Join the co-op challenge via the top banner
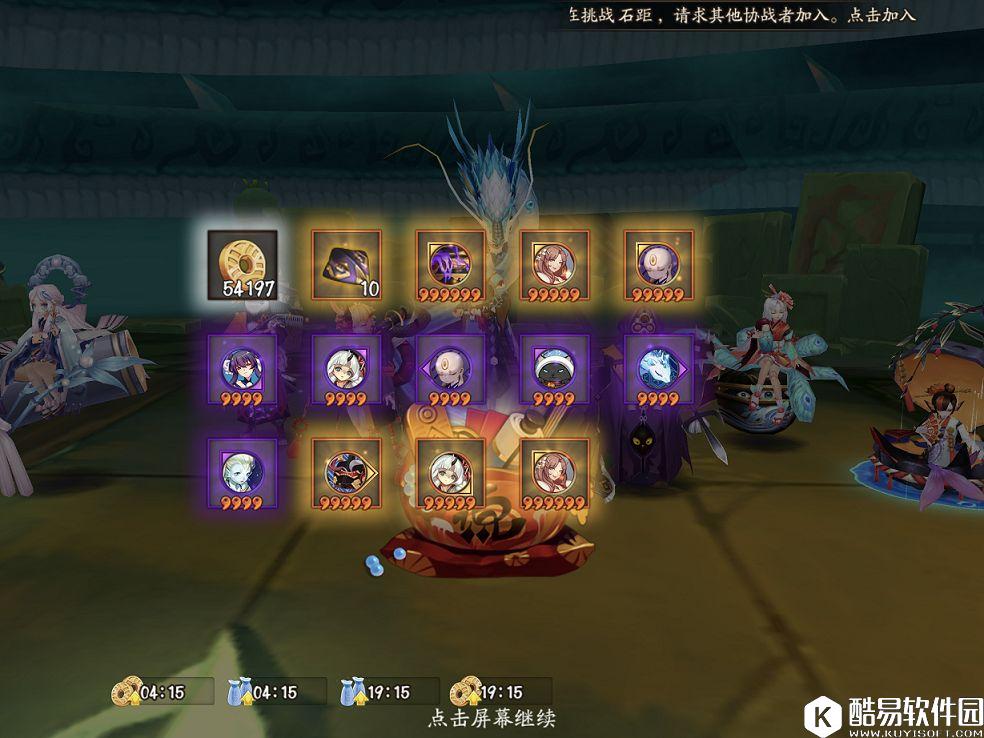 [881, 15]
